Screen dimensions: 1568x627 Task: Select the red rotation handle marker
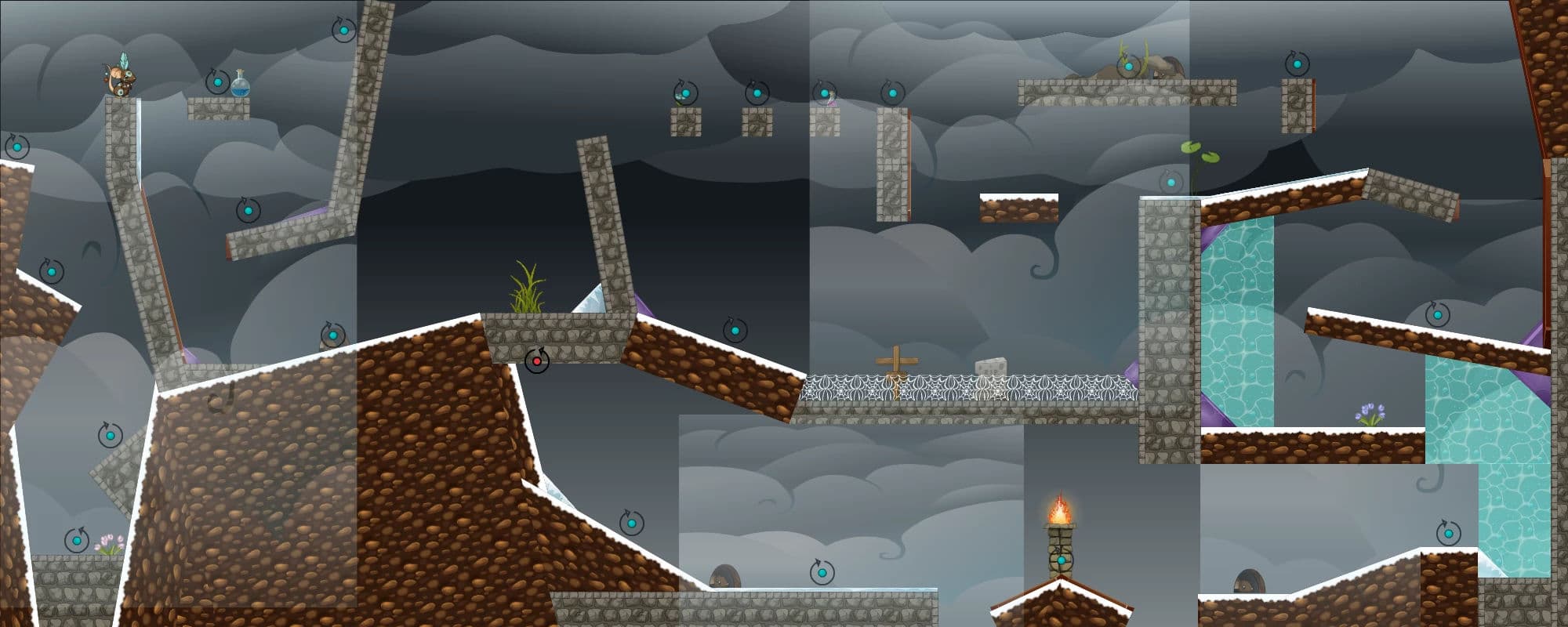[x=537, y=361]
